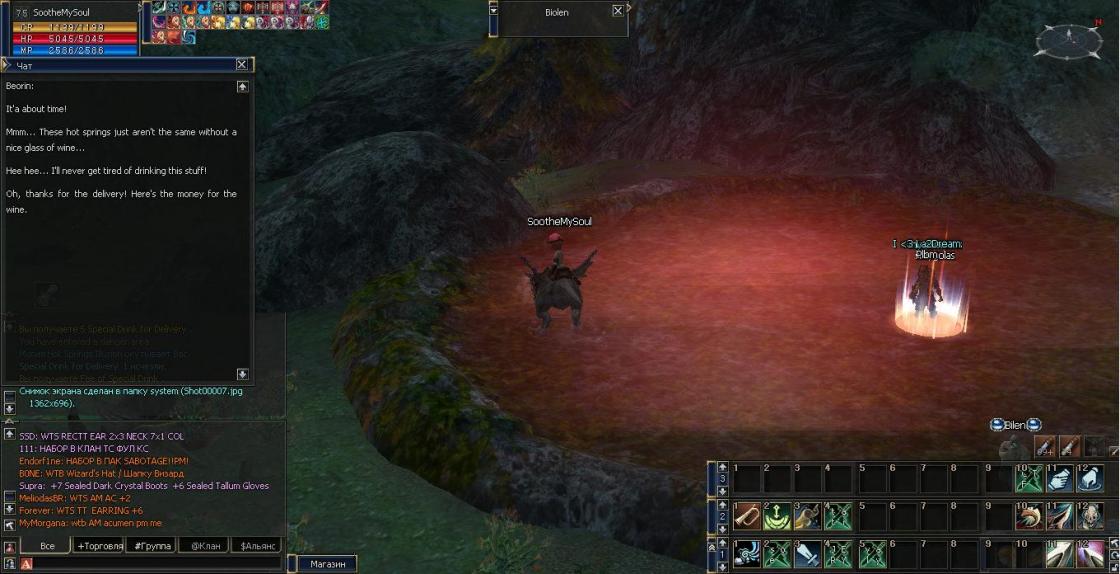Viewport: 1120px width, 574px height.
Task: Switch to the Все chat tab
Action: [47, 545]
